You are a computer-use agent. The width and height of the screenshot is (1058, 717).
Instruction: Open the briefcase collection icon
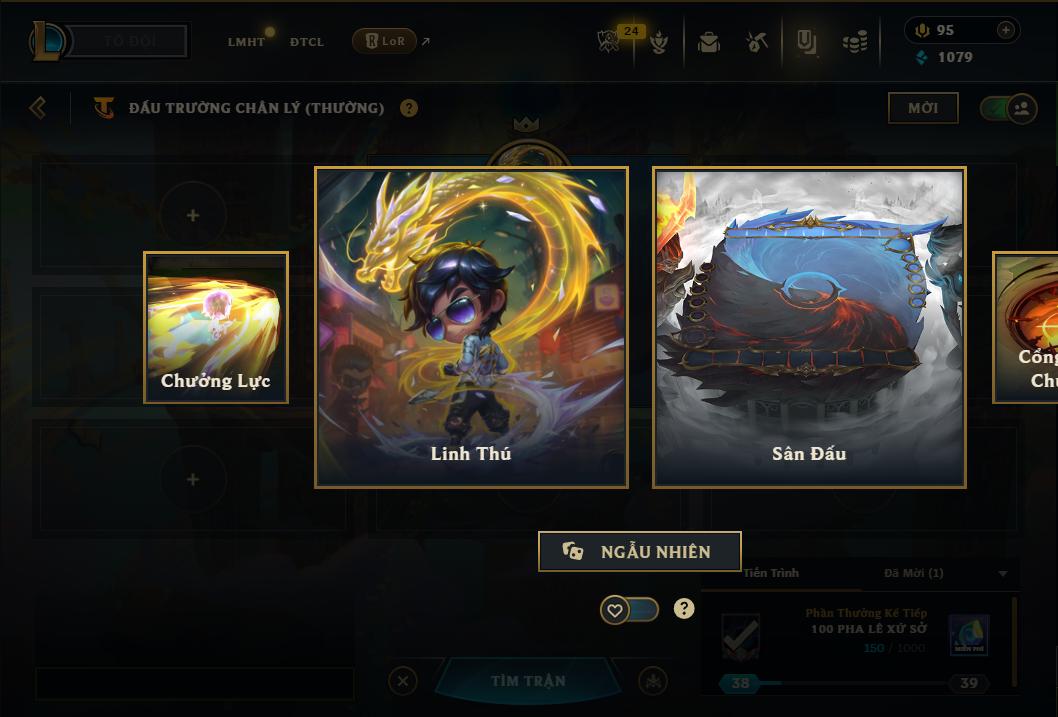(x=709, y=42)
